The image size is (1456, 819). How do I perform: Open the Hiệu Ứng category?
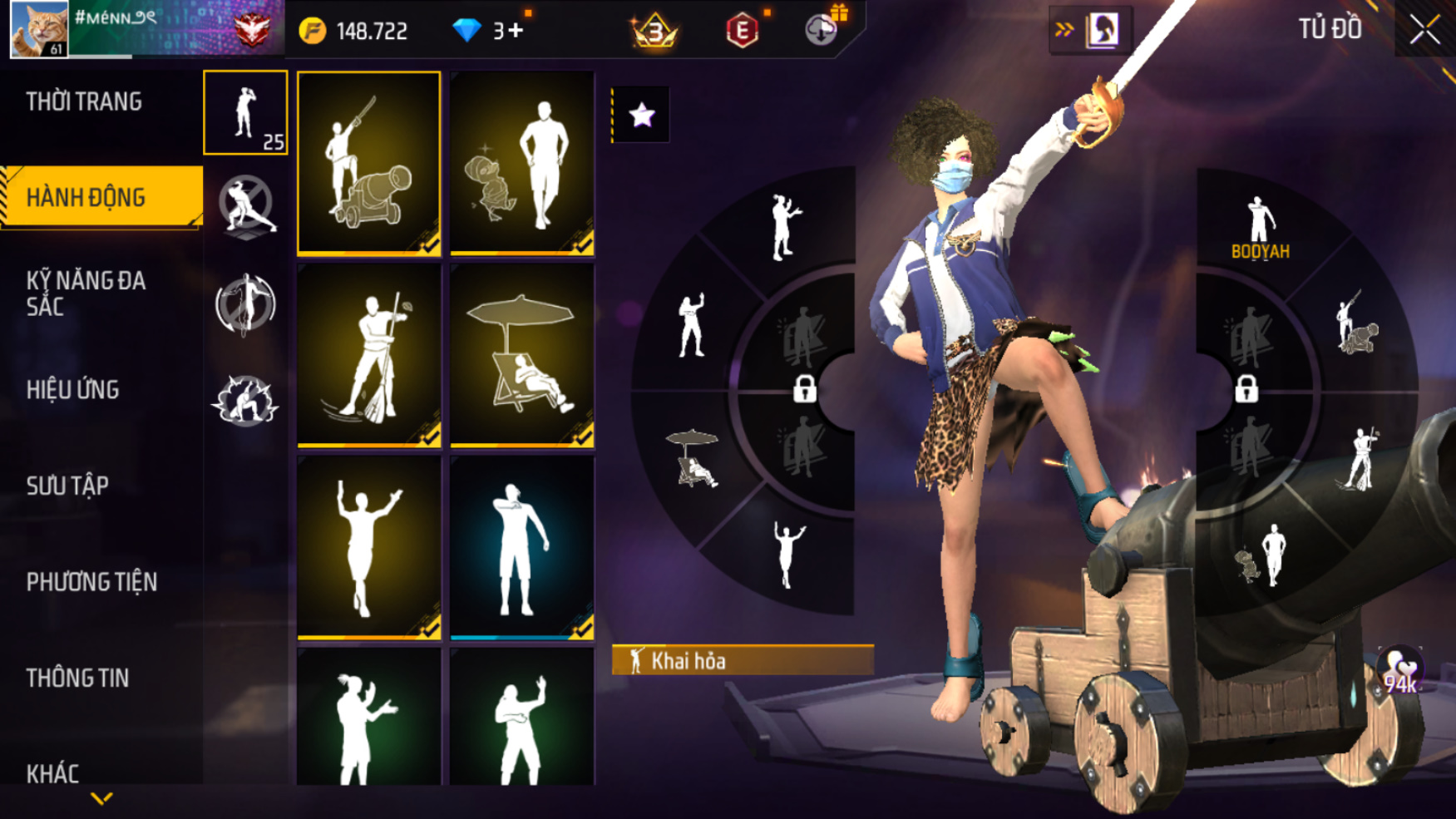[x=73, y=389]
